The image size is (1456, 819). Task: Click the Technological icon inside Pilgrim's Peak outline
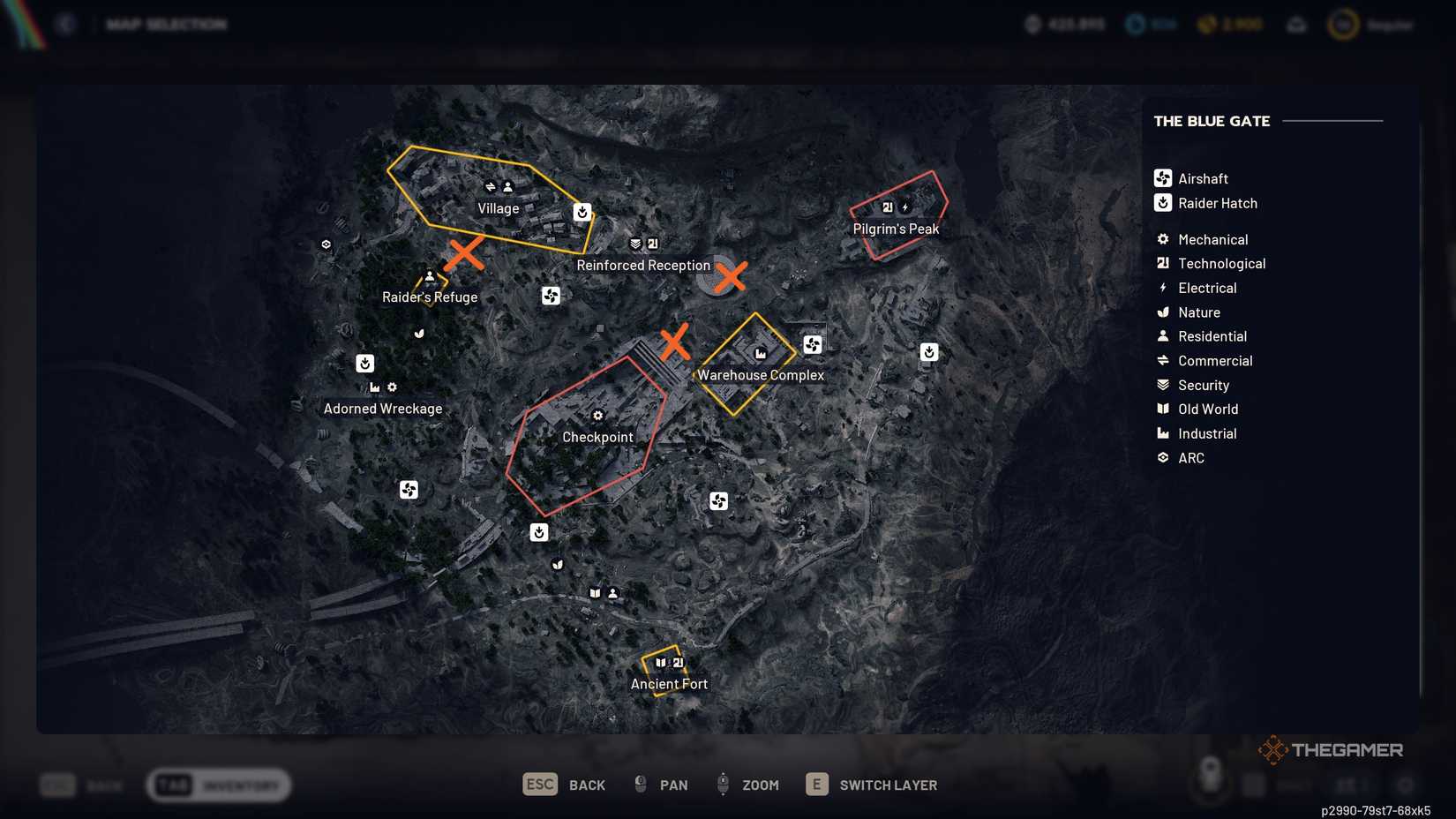887,207
